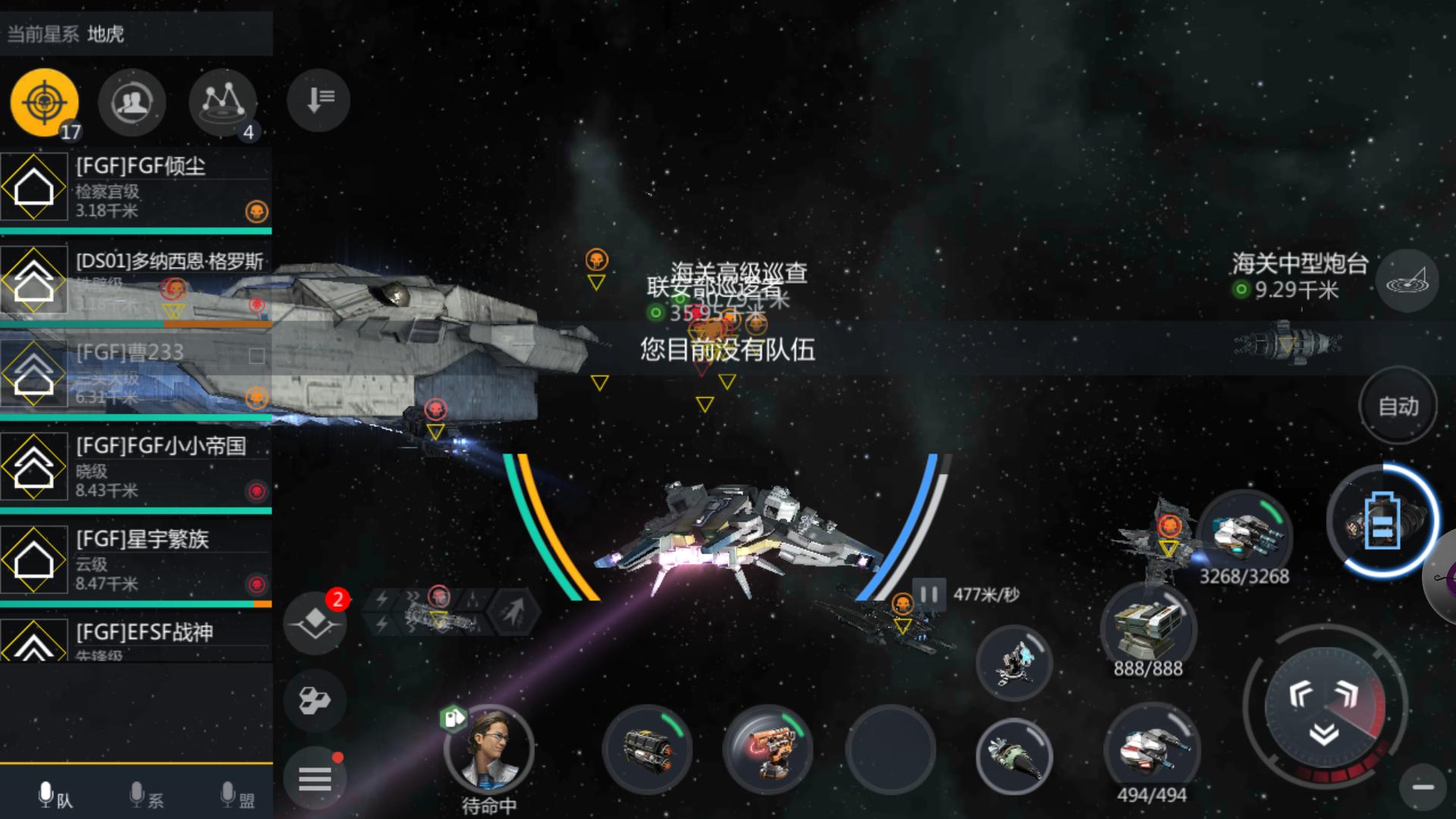The width and height of the screenshot is (1456, 819).
Task: Collapse the module panel with minus button
Action: (x=1423, y=787)
